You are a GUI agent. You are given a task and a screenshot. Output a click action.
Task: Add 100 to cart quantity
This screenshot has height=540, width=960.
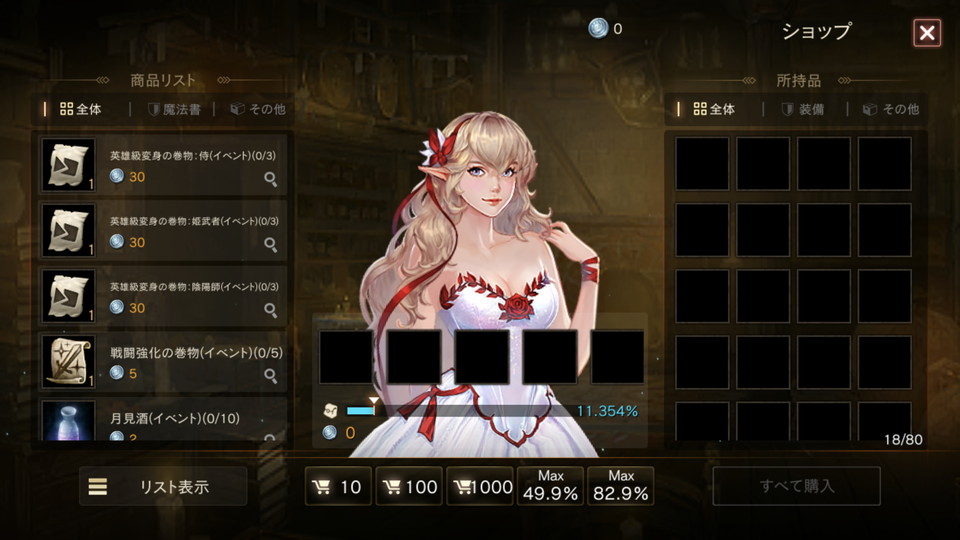[x=409, y=487]
